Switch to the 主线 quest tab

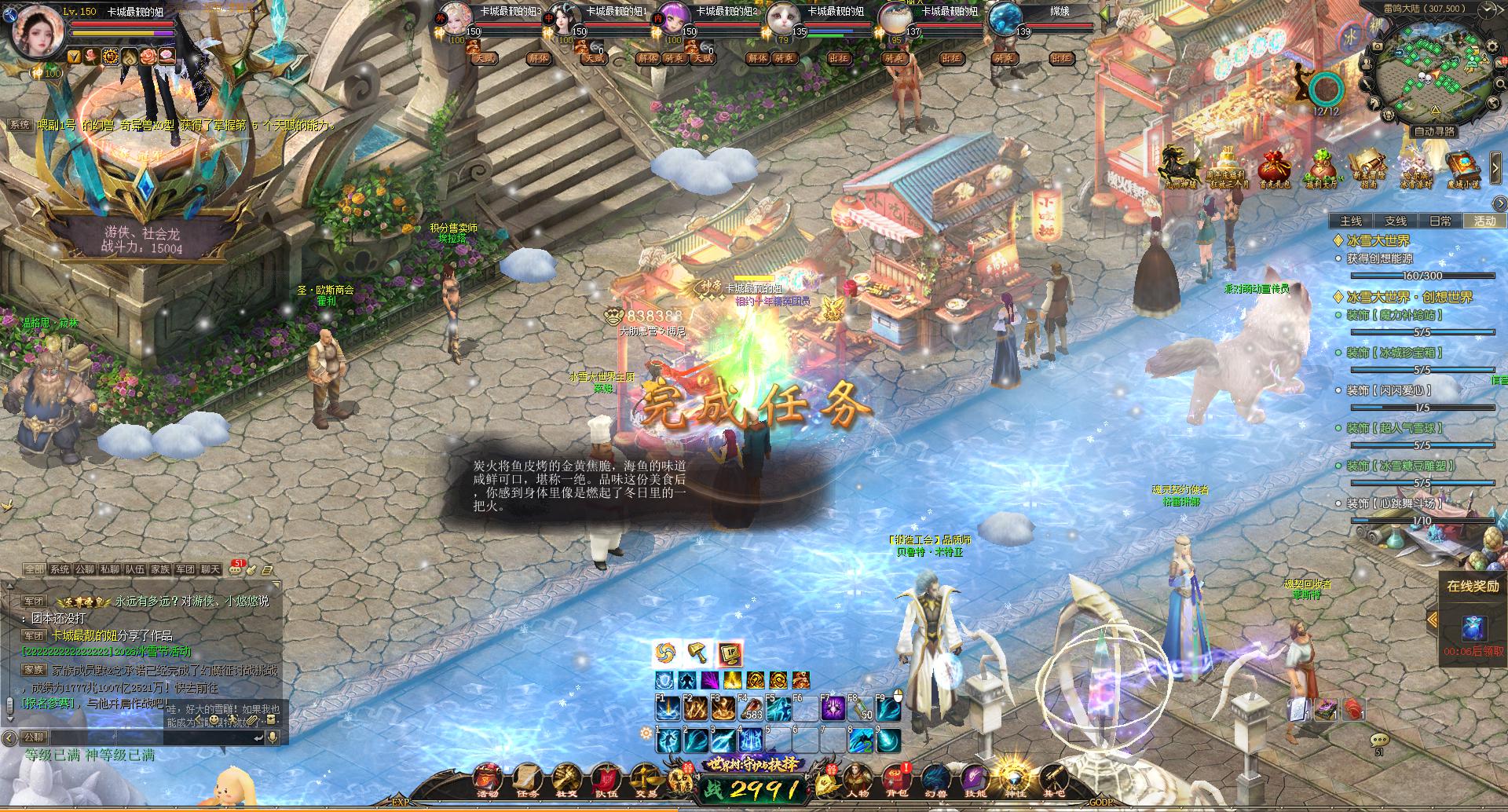[x=1351, y=221]
